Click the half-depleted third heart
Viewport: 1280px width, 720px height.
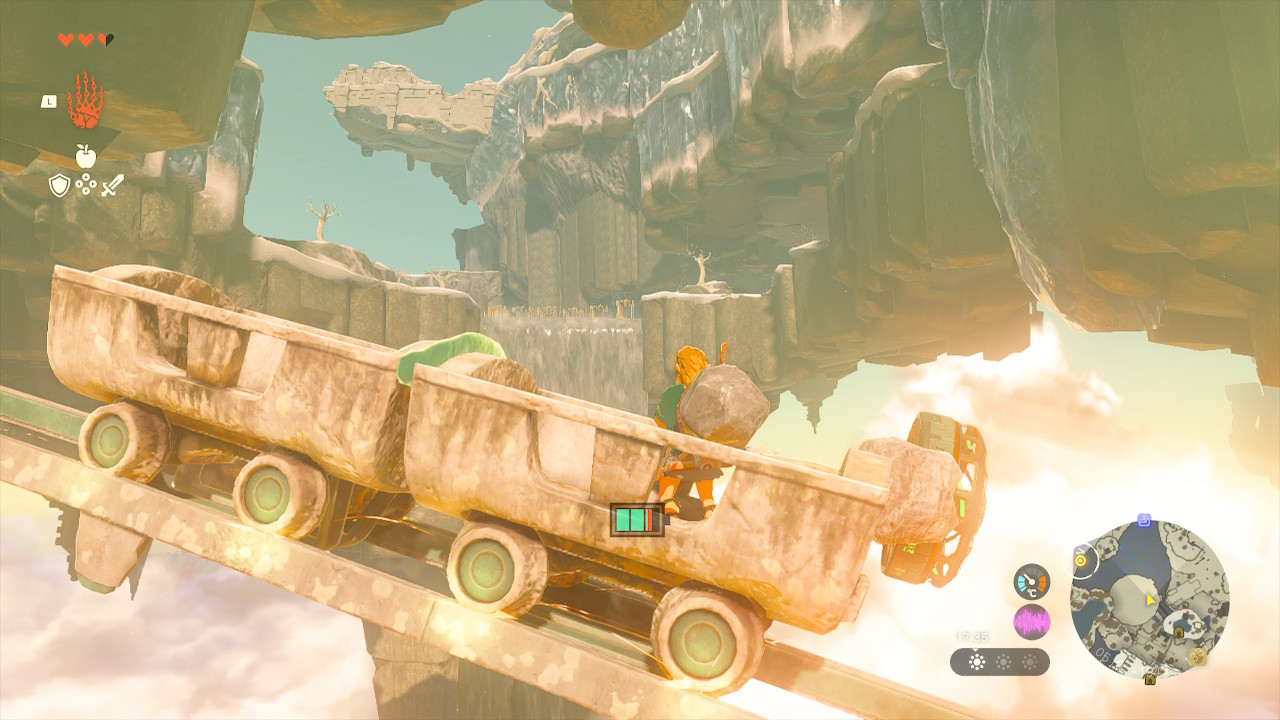[x=105, y=39]
